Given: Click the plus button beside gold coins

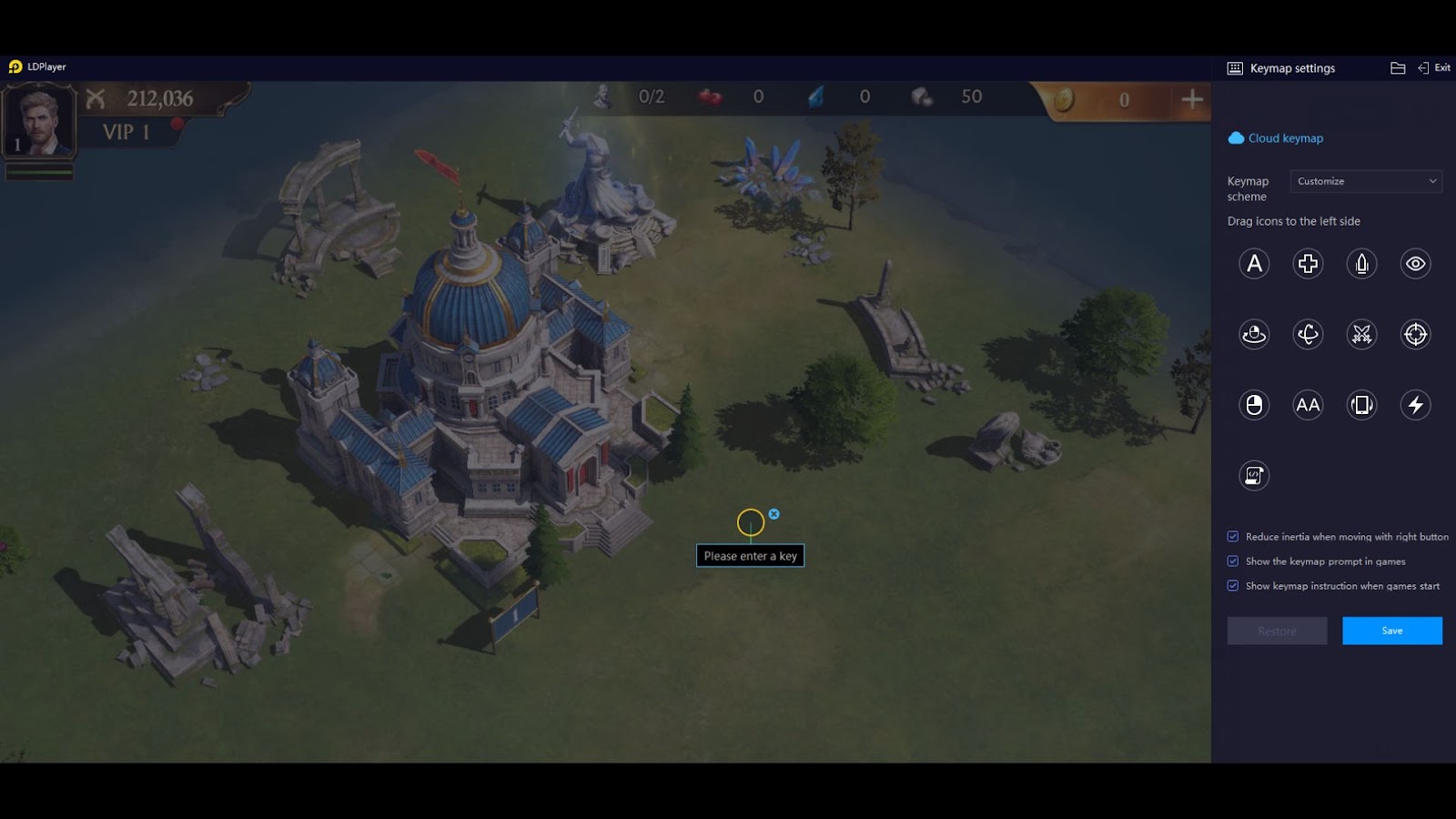Looking at the screenshot, I should pos(1191,99).
